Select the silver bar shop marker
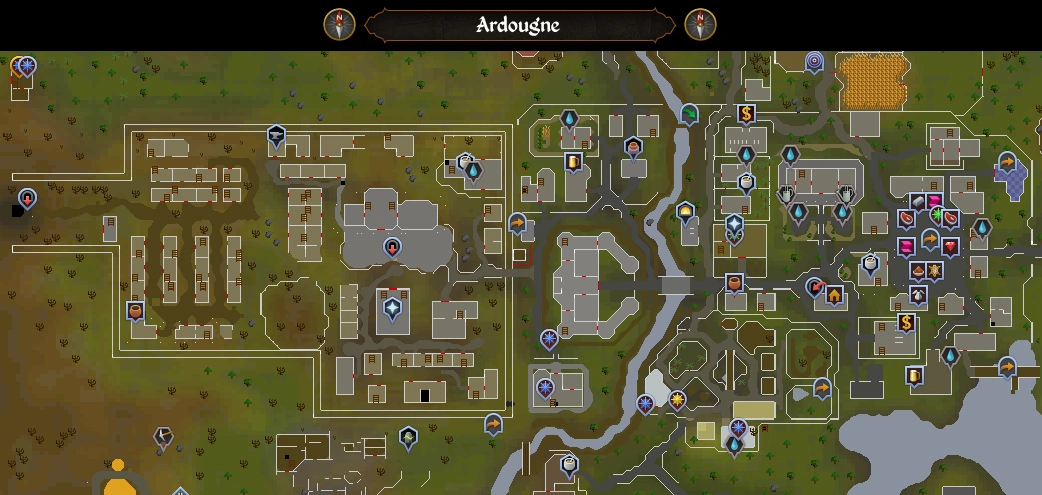 918,203
